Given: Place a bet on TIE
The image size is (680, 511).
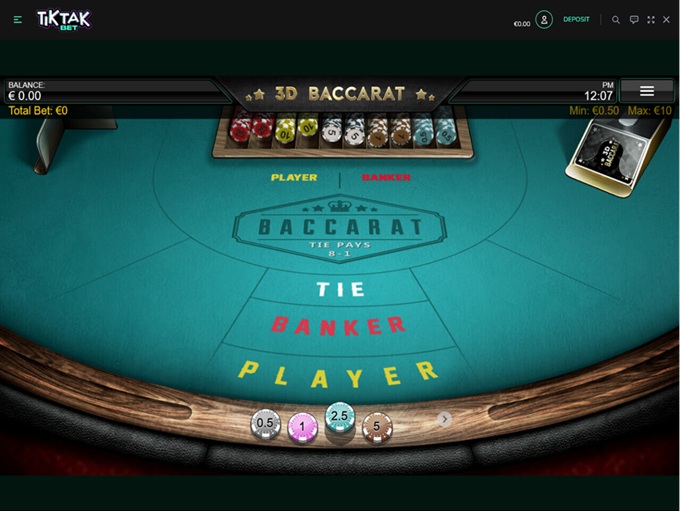Looking at the screenshot, I should point(341,290).
